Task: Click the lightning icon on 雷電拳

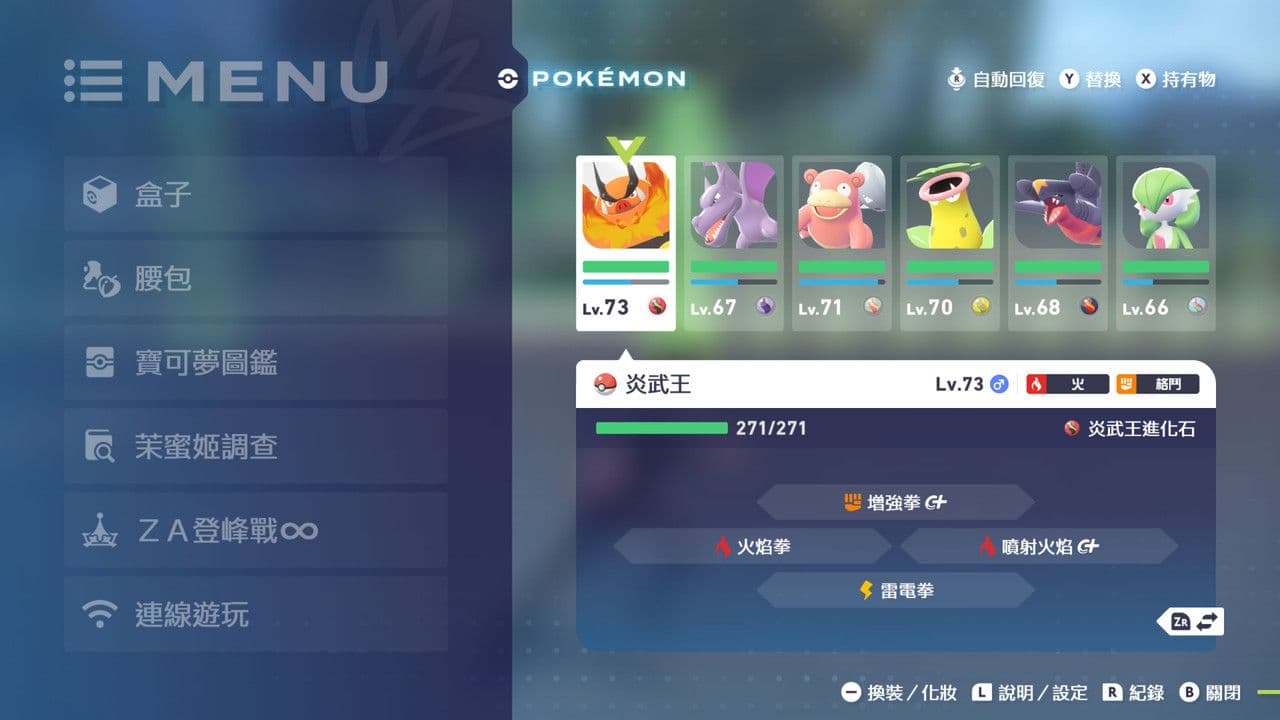Action: pyautogui.click(x=866, y=590)
